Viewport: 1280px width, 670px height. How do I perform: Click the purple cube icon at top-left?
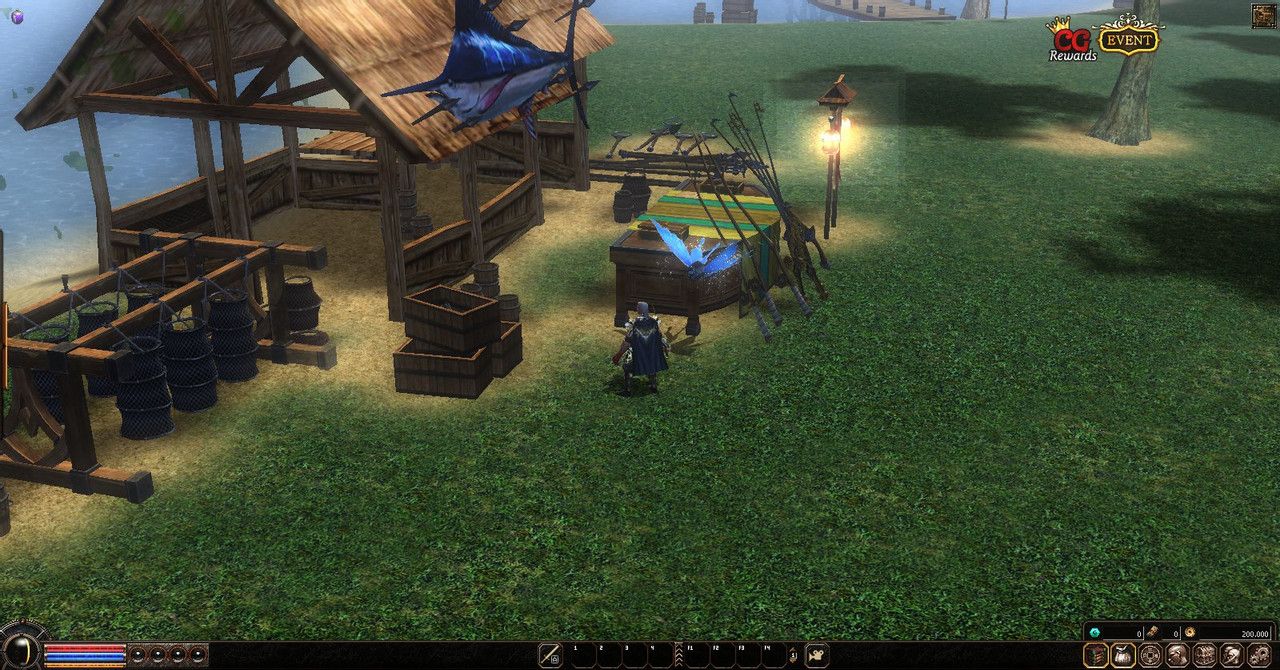click(16, 16)
